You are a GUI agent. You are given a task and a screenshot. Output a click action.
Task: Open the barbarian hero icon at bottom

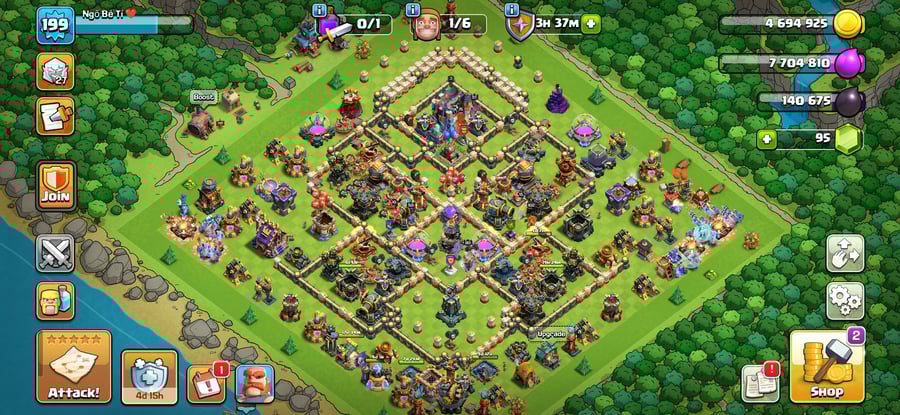click(x=254, y=383)
